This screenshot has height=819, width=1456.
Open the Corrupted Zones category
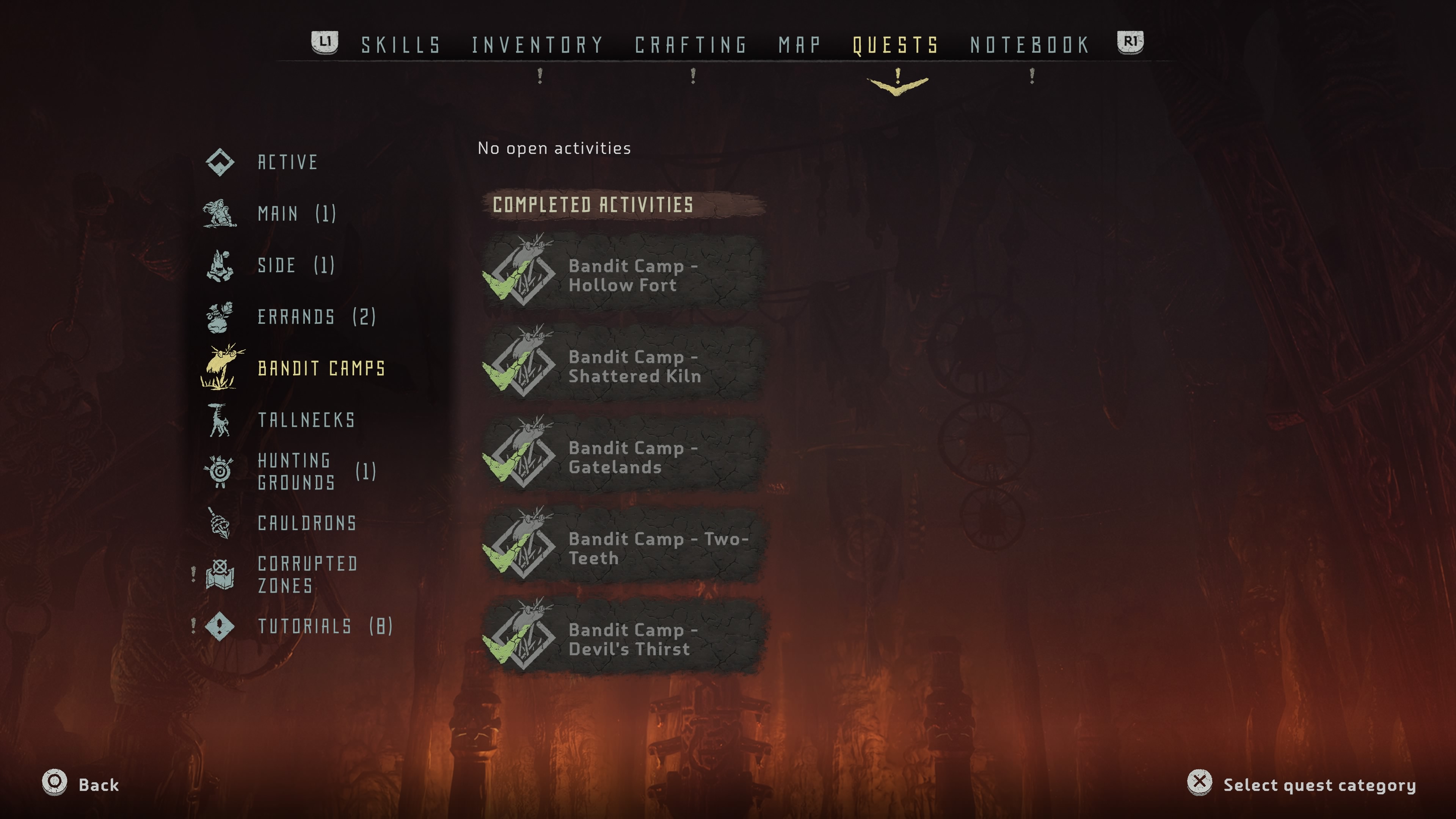coord(307,574)
